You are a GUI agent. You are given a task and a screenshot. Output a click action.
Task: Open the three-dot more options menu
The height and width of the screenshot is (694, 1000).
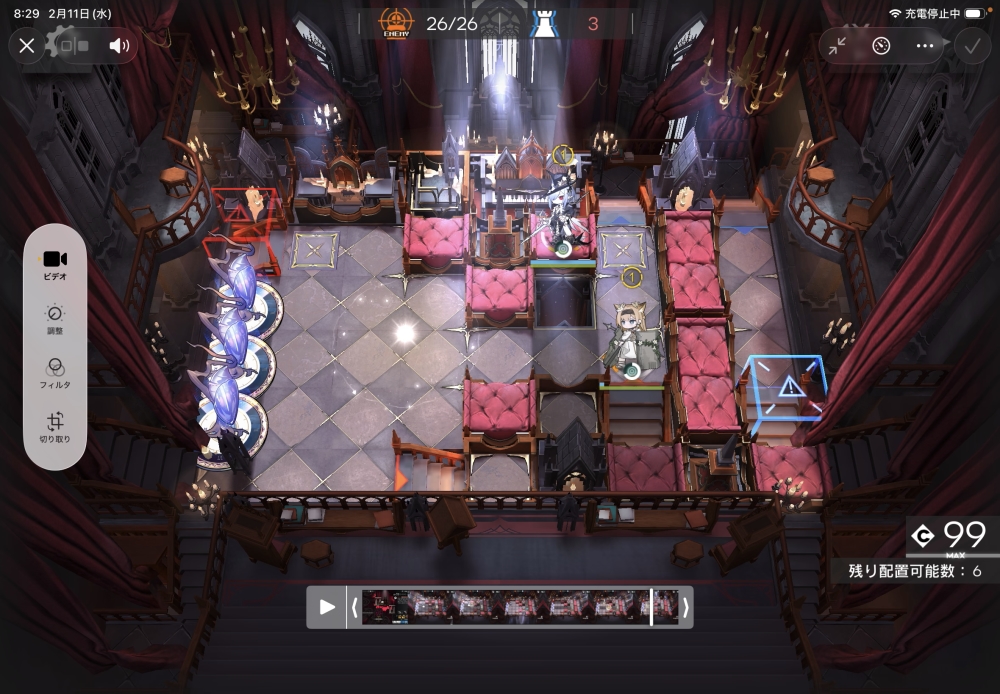click(x=925, y=46)
